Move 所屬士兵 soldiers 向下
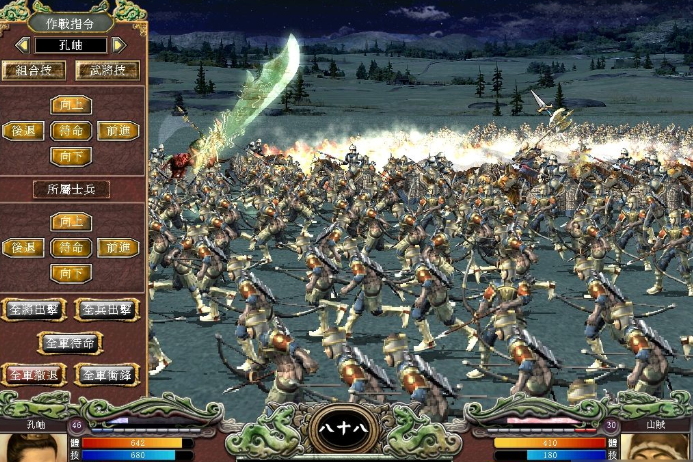Image resolution: width=693 pixels, height=462 pixels. 70,272
